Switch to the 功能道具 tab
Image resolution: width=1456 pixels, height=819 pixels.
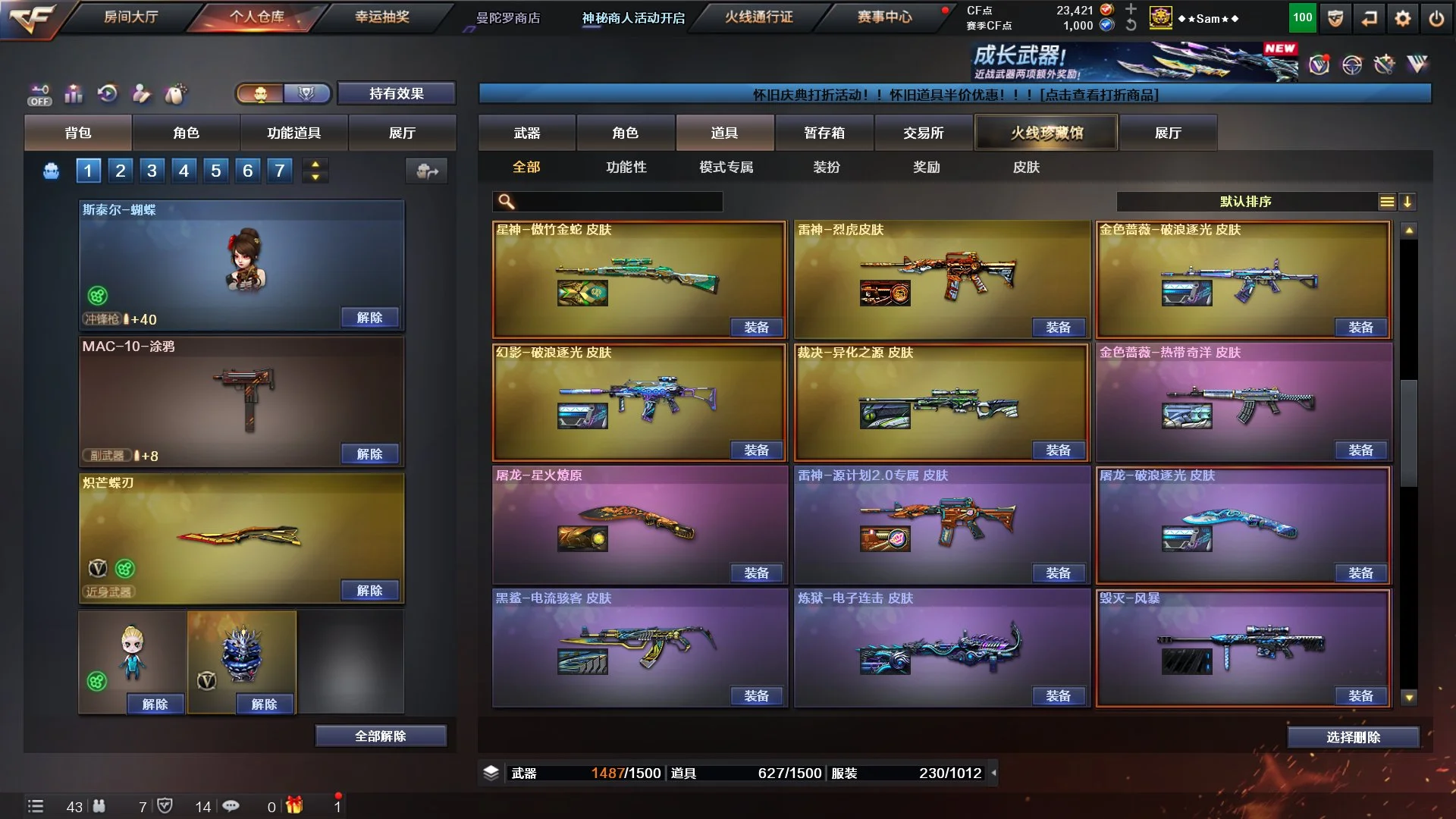(x=293, y=133)
